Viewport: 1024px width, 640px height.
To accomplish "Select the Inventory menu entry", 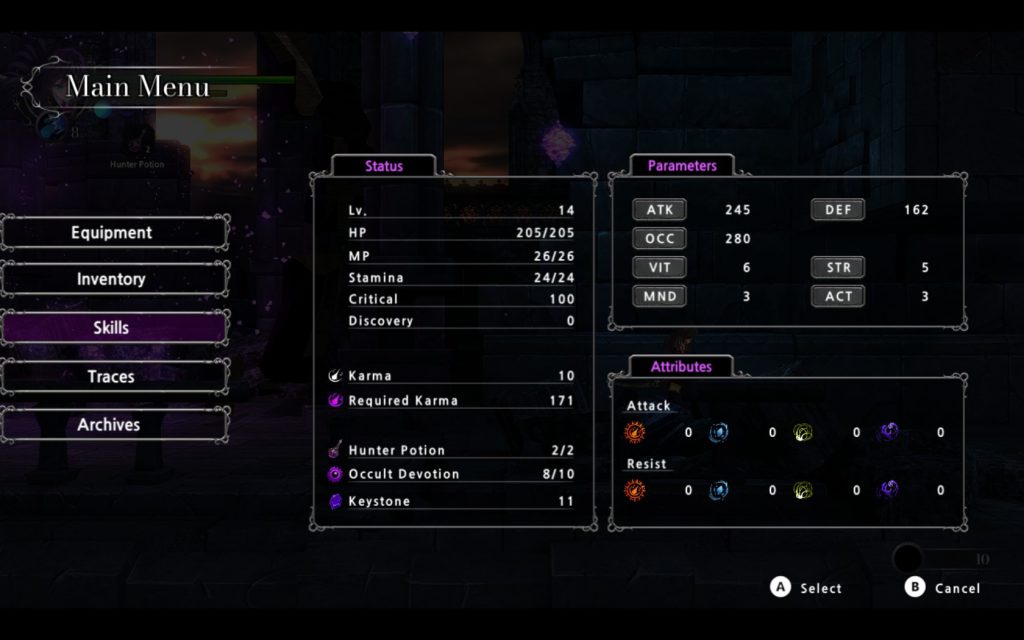I will (112, 280).
